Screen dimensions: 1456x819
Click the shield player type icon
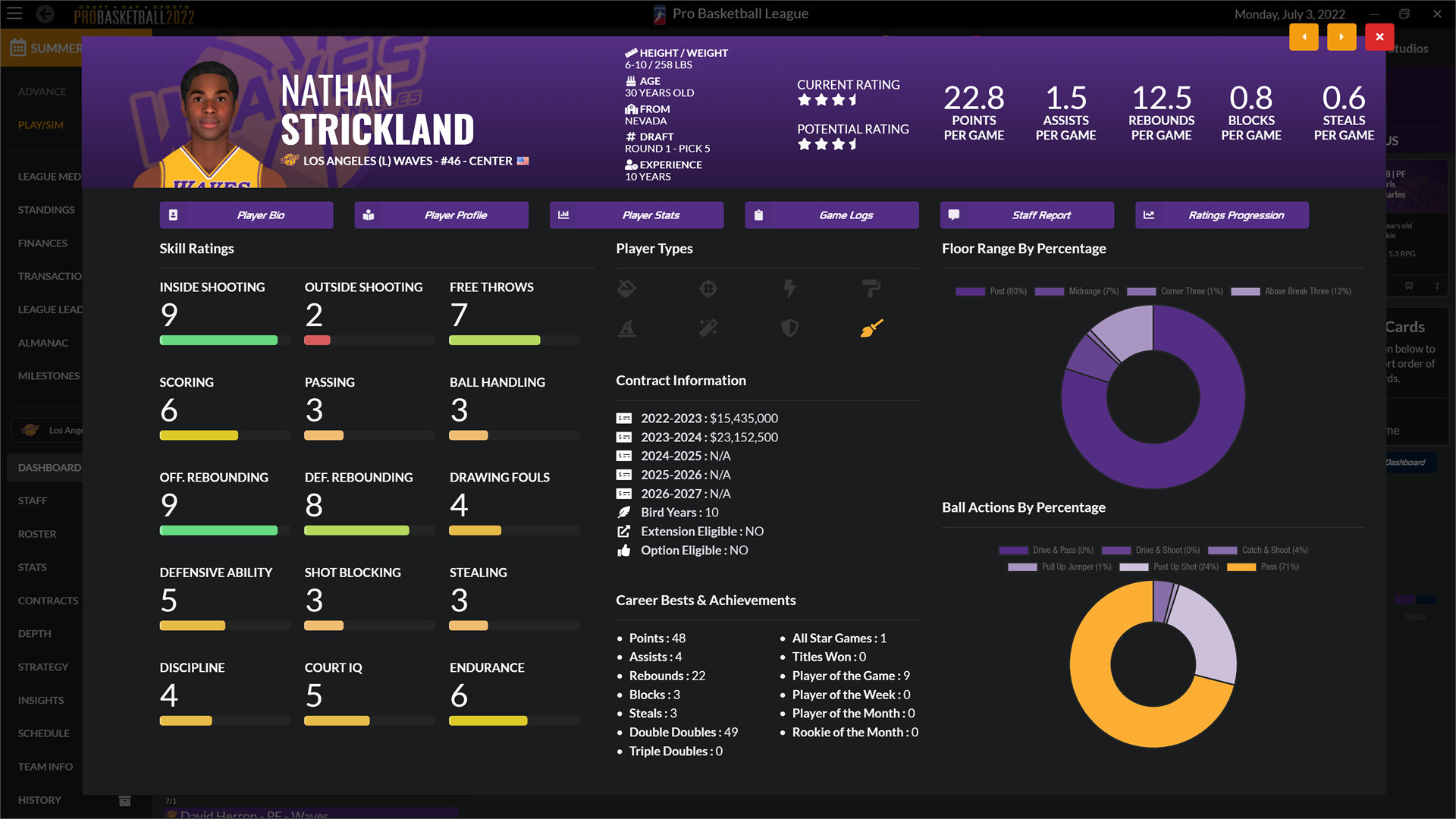(x=789, y=328)
